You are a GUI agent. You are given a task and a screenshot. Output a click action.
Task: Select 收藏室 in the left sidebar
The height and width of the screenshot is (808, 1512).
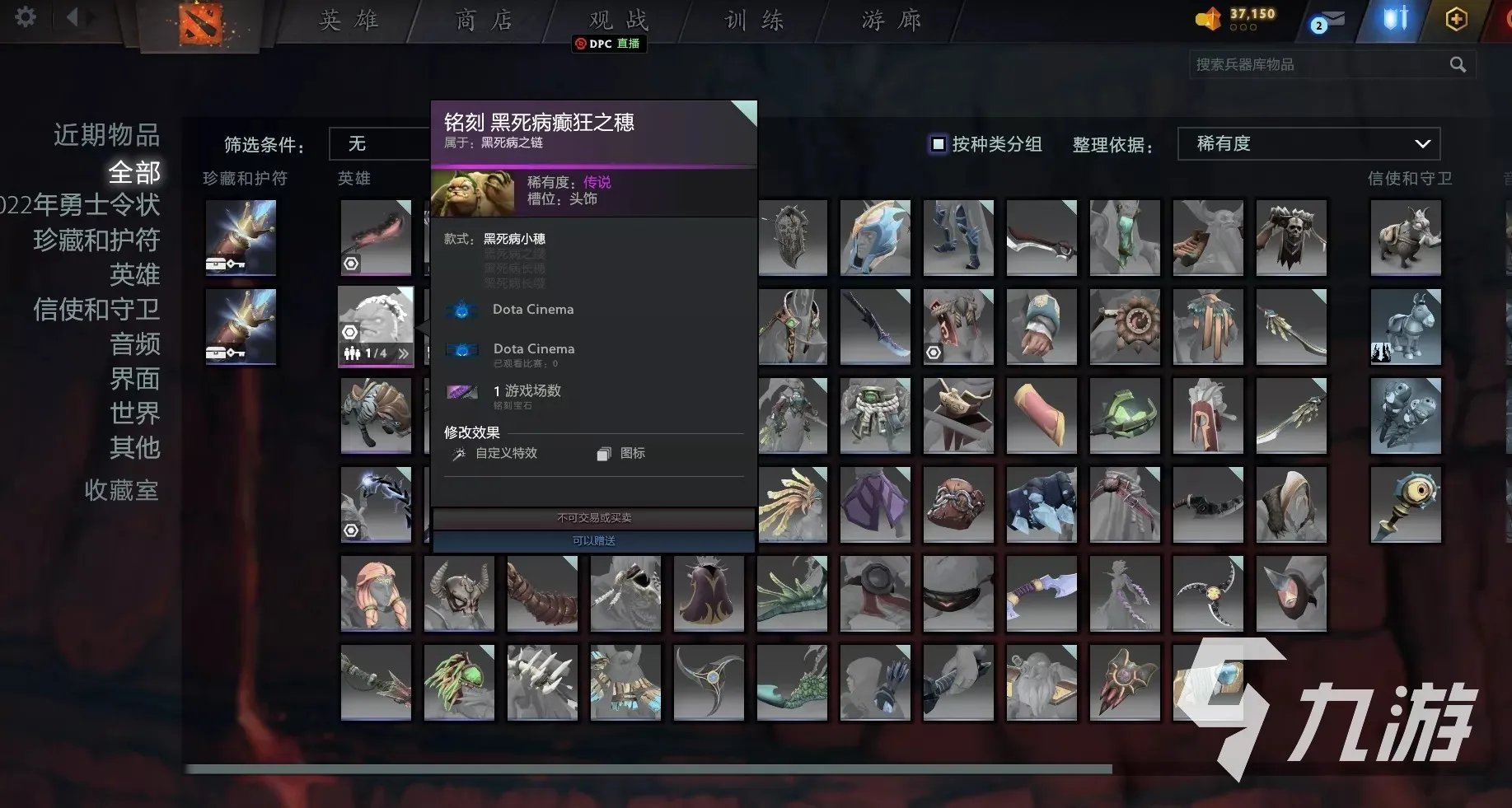(x=121, y=490)
